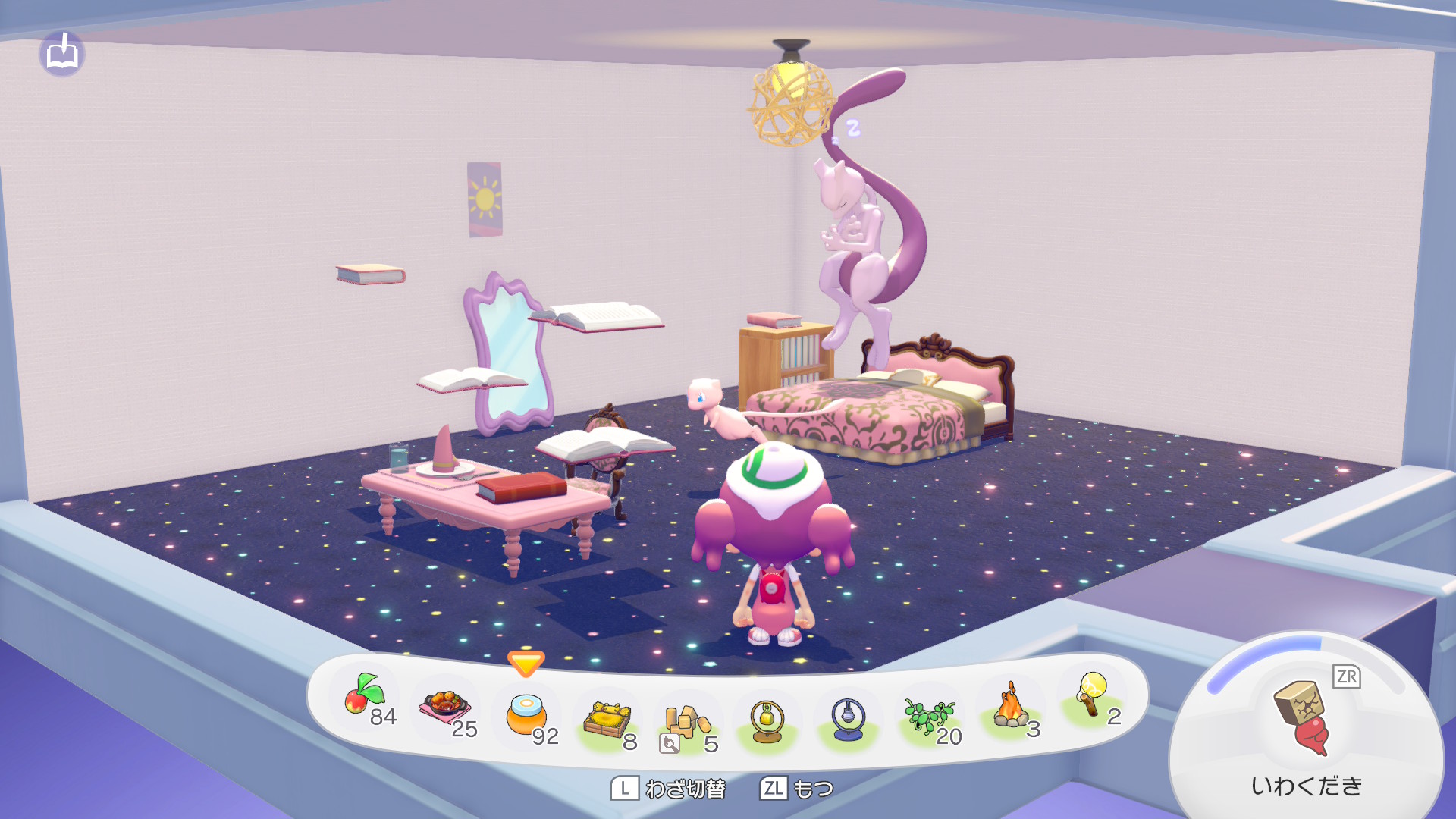Choose the green vine plant slot

click(x=929, y=716)
